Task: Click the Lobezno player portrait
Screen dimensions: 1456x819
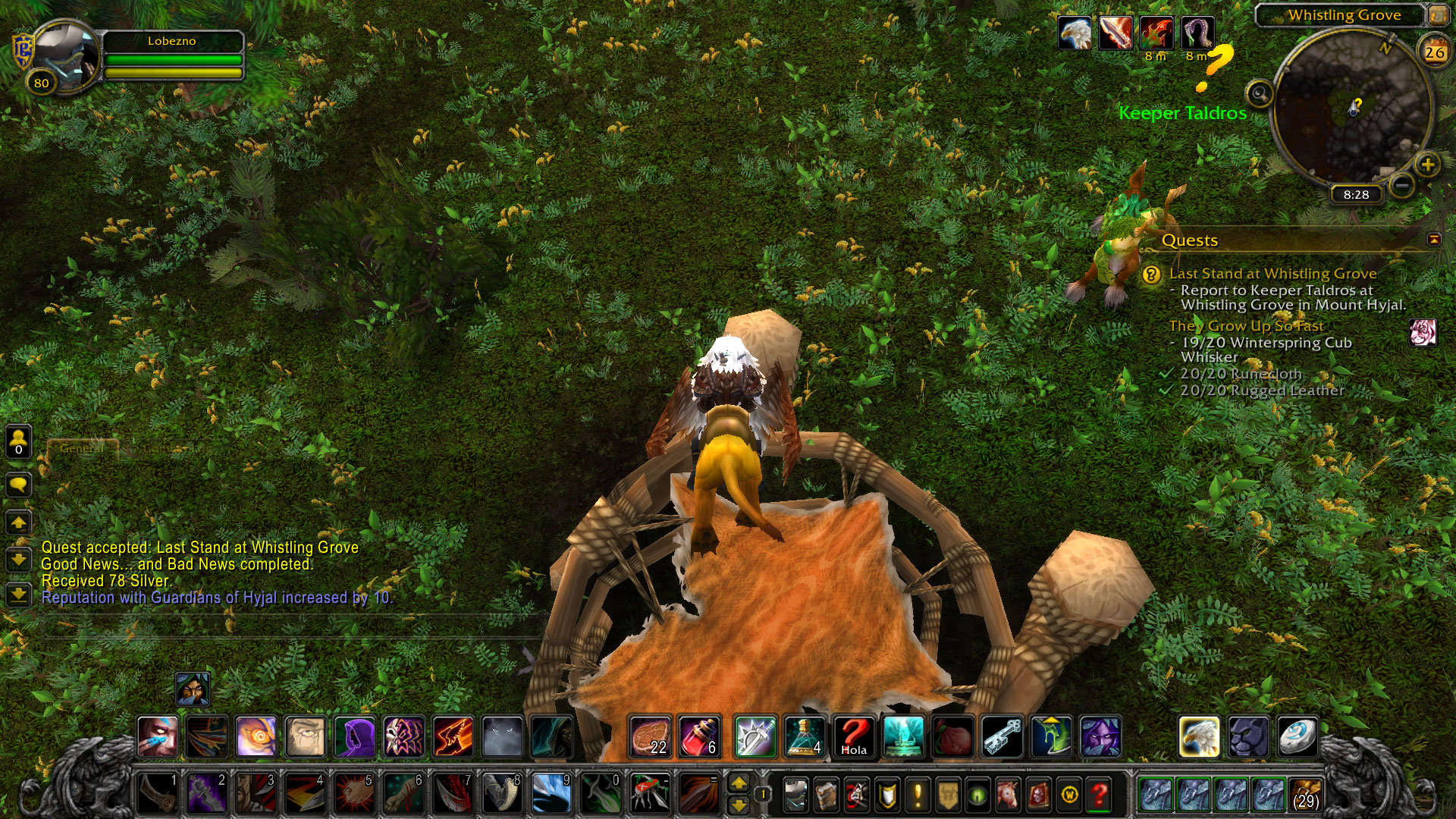Action: [67, 55]
